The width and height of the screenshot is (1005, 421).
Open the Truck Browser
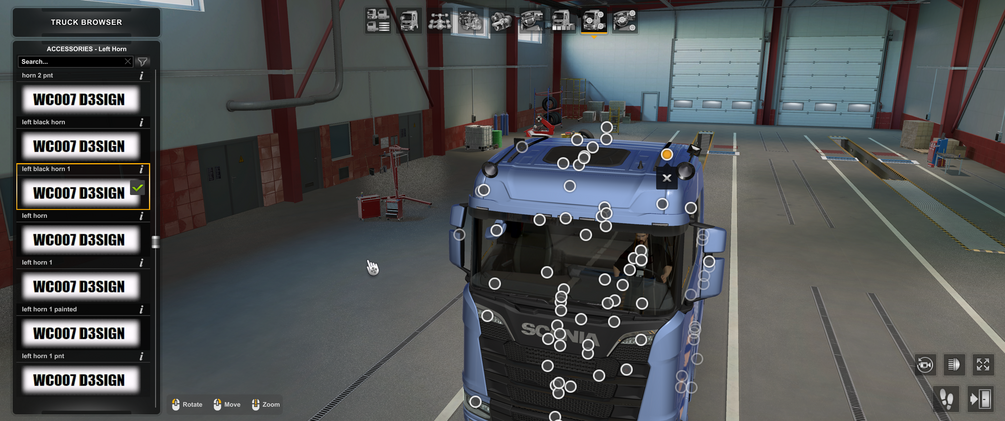[x=86, y=22]
